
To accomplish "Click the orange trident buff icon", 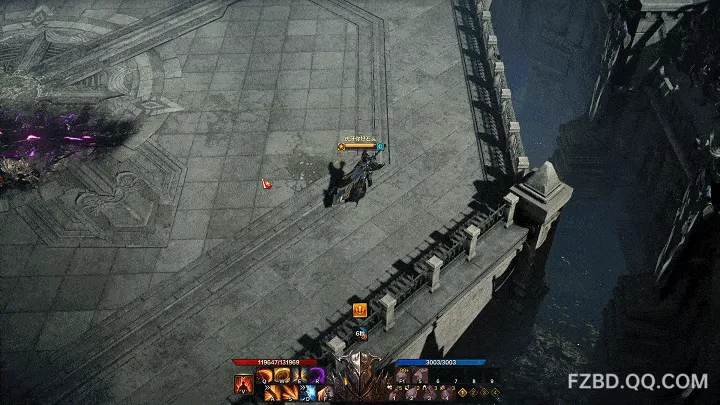I will coord(359,310).
